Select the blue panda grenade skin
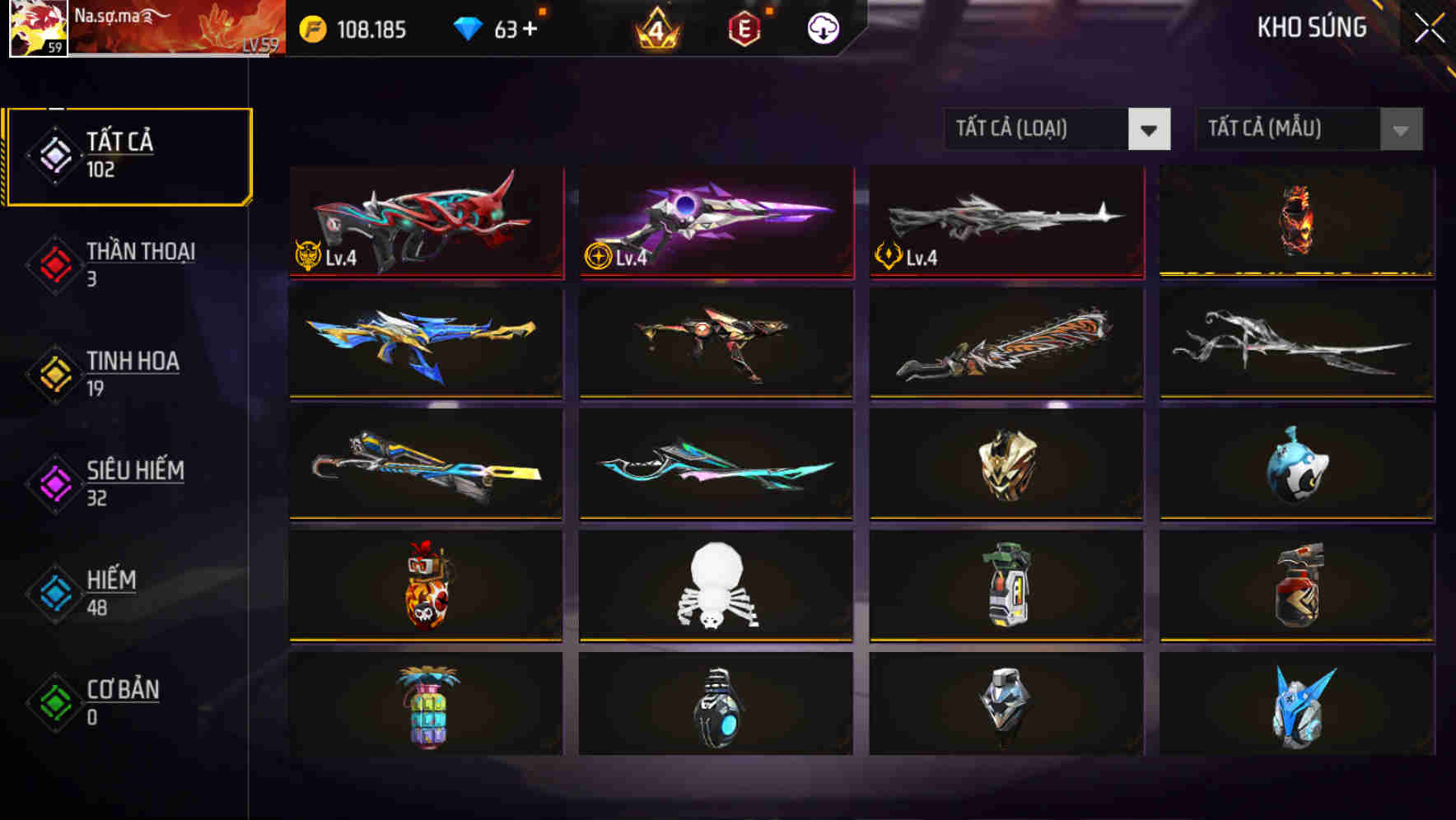Image resolution: width=1456 pixels, height=820 pixels. click(1295, 465)
